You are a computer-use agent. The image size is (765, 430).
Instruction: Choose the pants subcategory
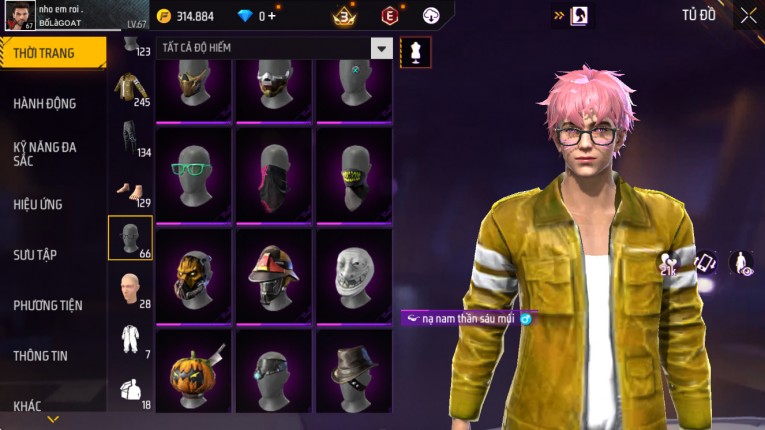(130, 139)
